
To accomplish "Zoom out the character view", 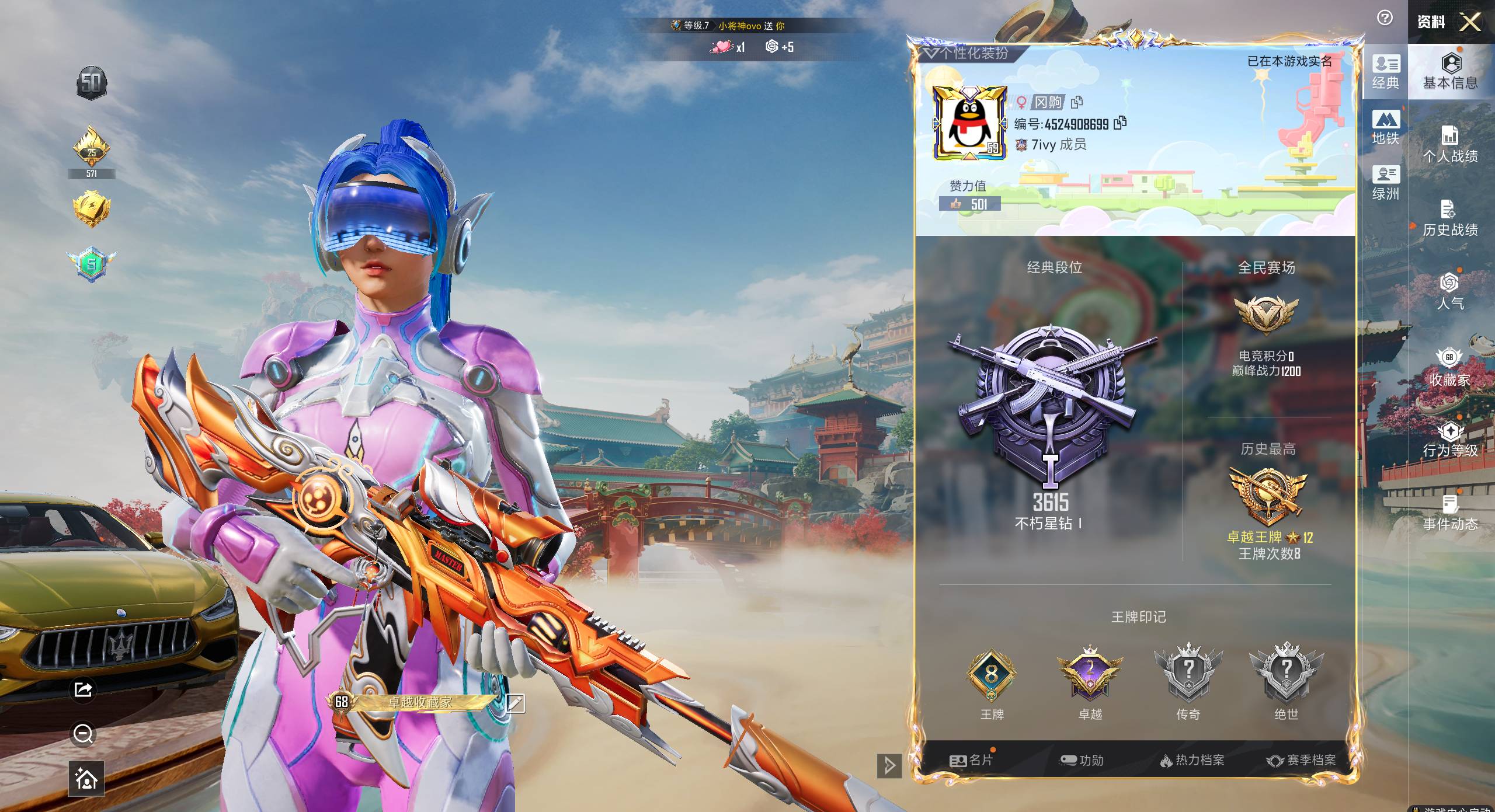I will 84,734.
